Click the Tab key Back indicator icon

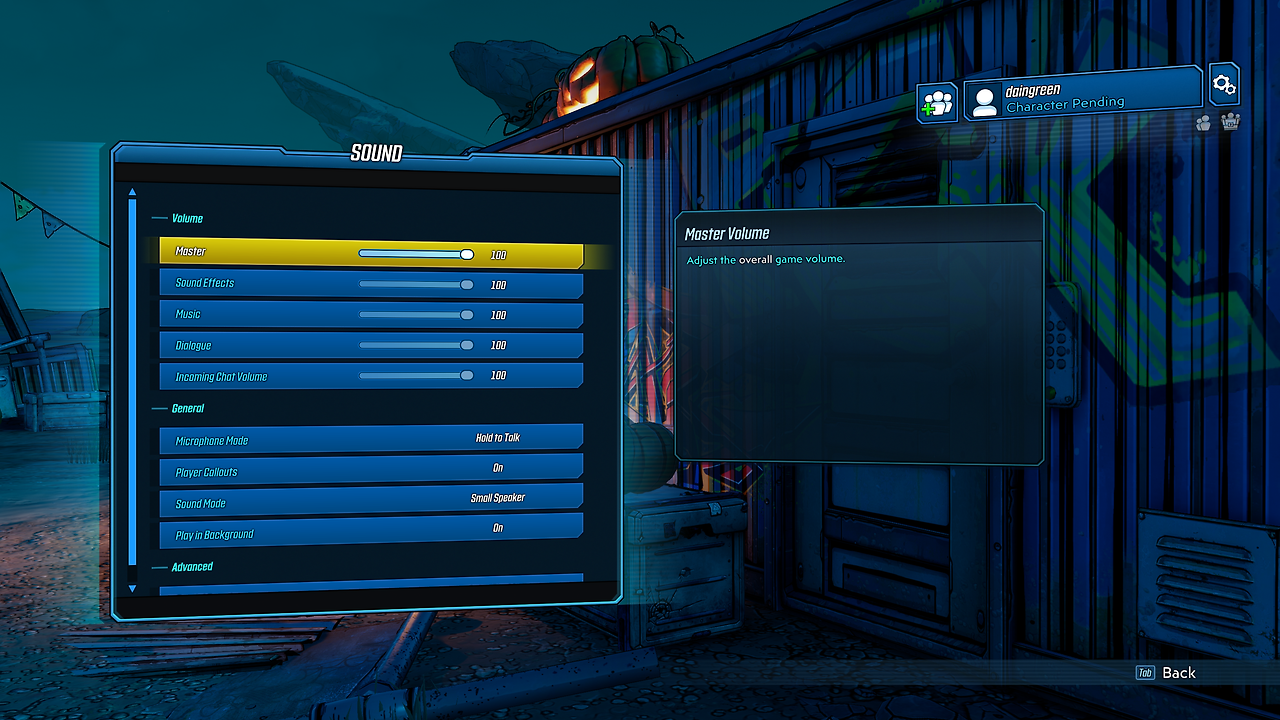(1146, 673)
